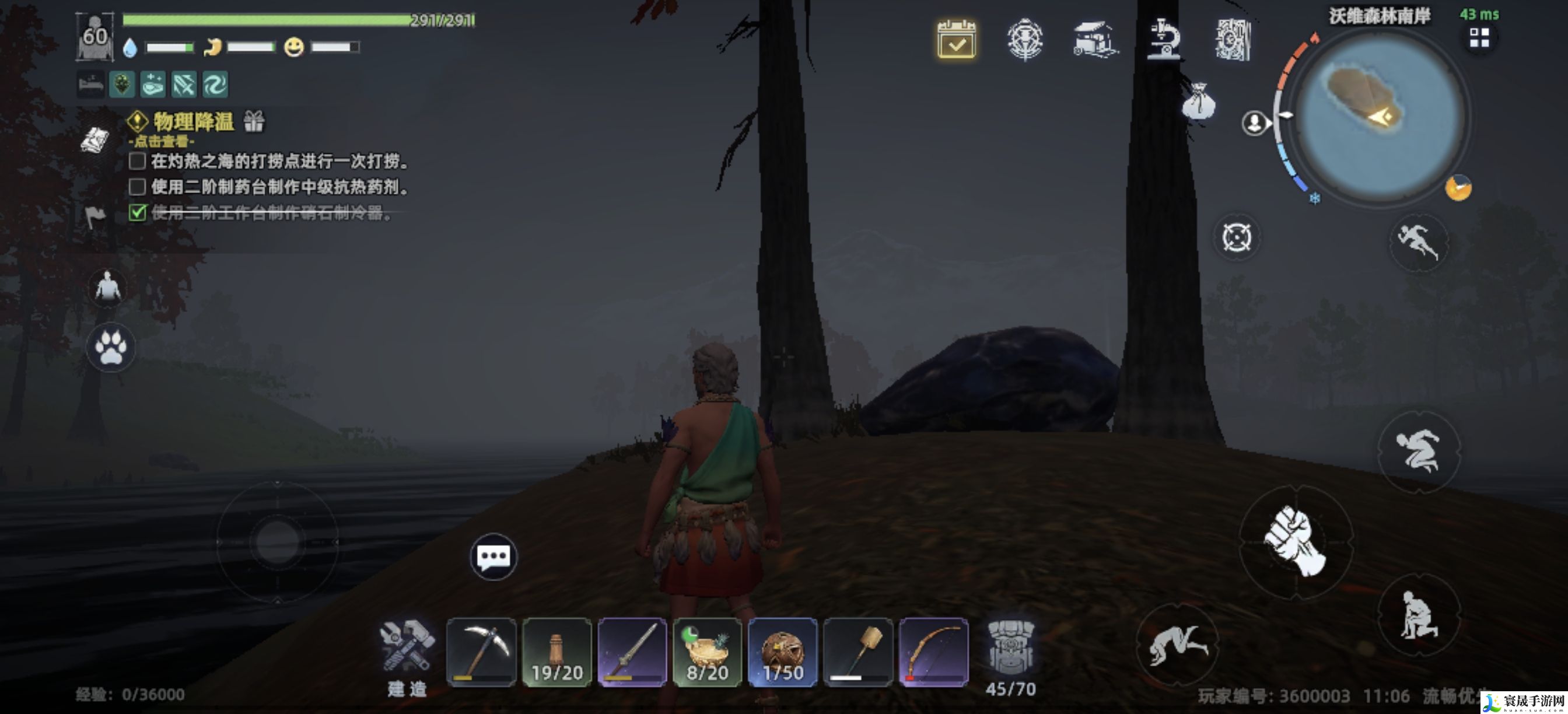Tap the fist attack button
The width and height of the screenshot is (1568, 714).
[x=1296, y=541]
